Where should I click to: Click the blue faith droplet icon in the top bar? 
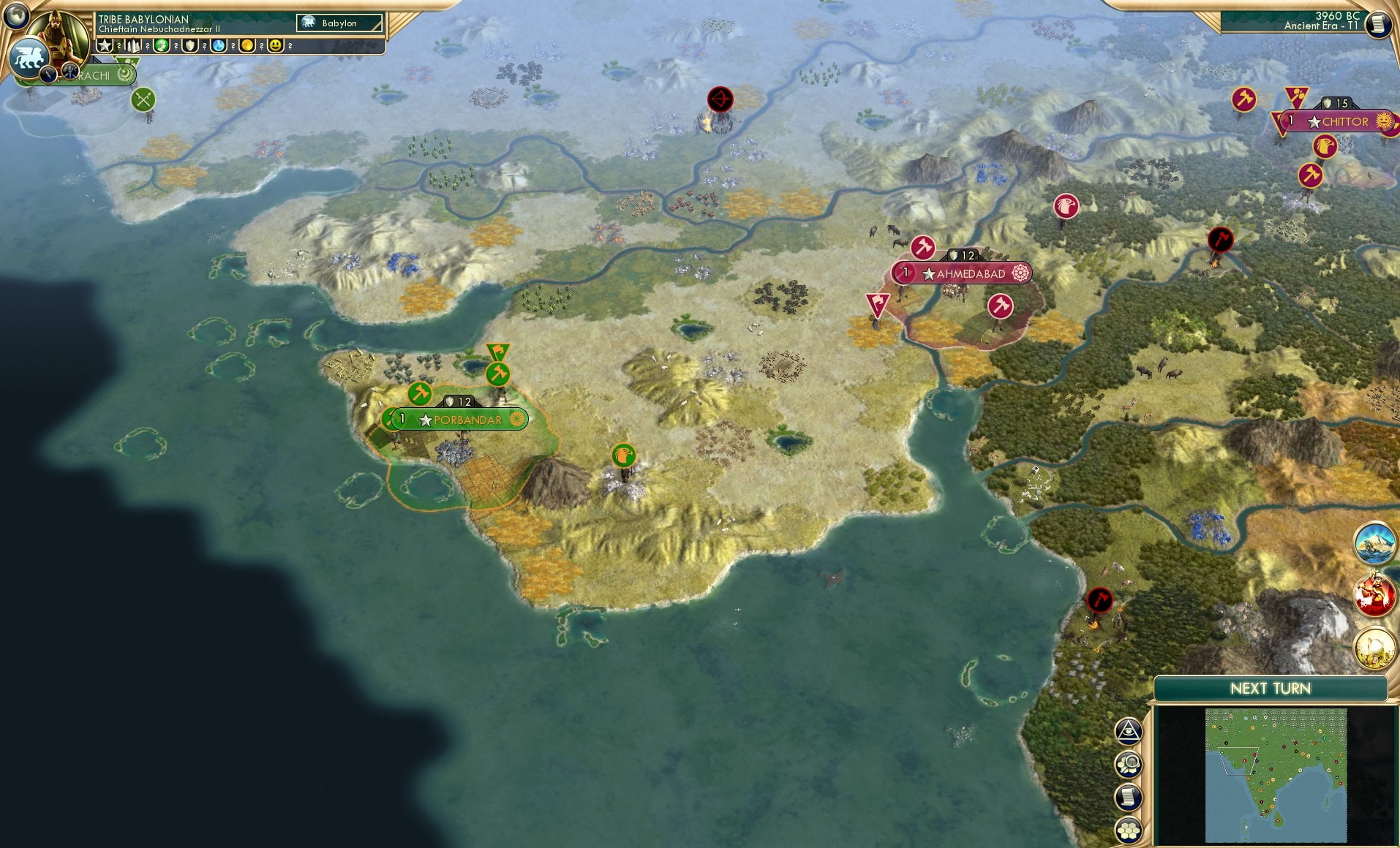(217, 46)
